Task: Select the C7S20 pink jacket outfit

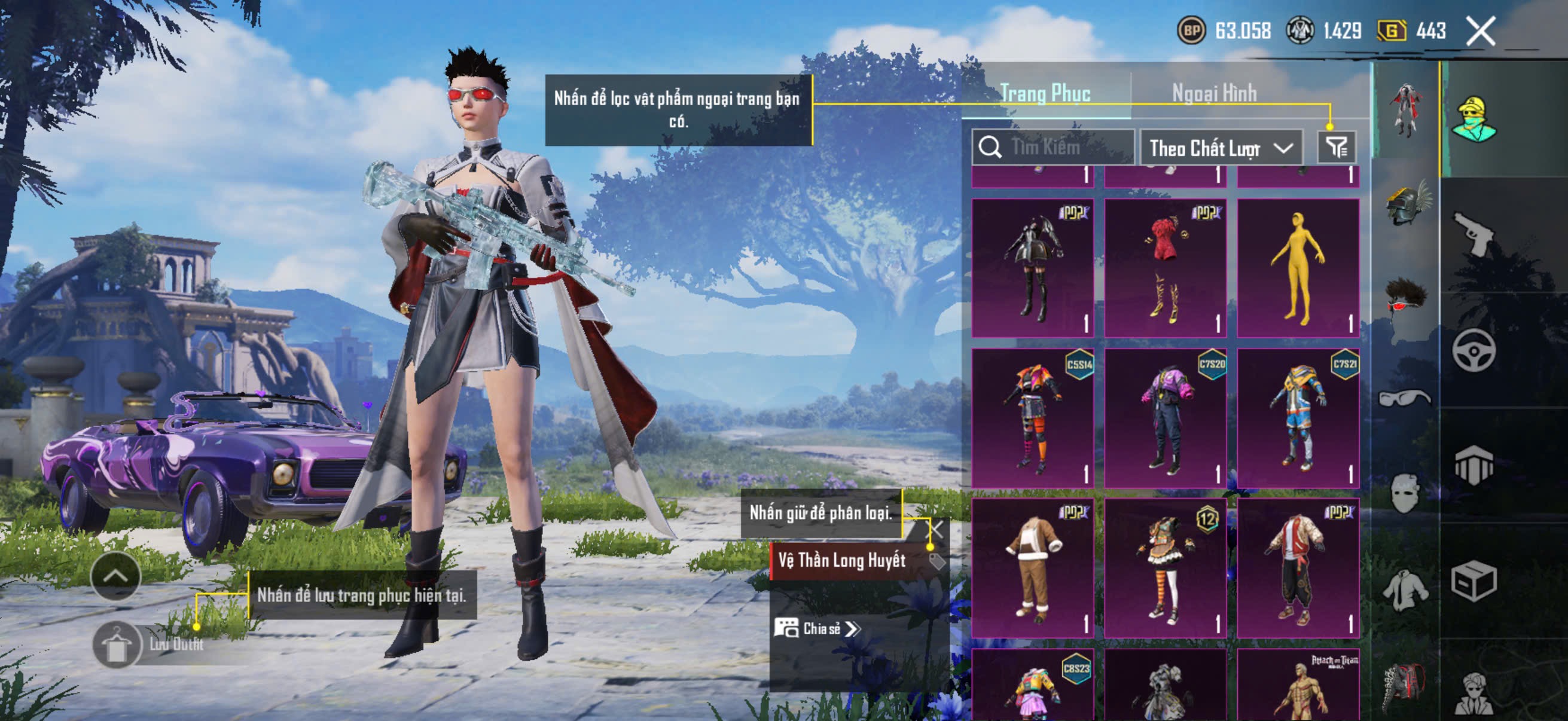Action: point(1165,418)
